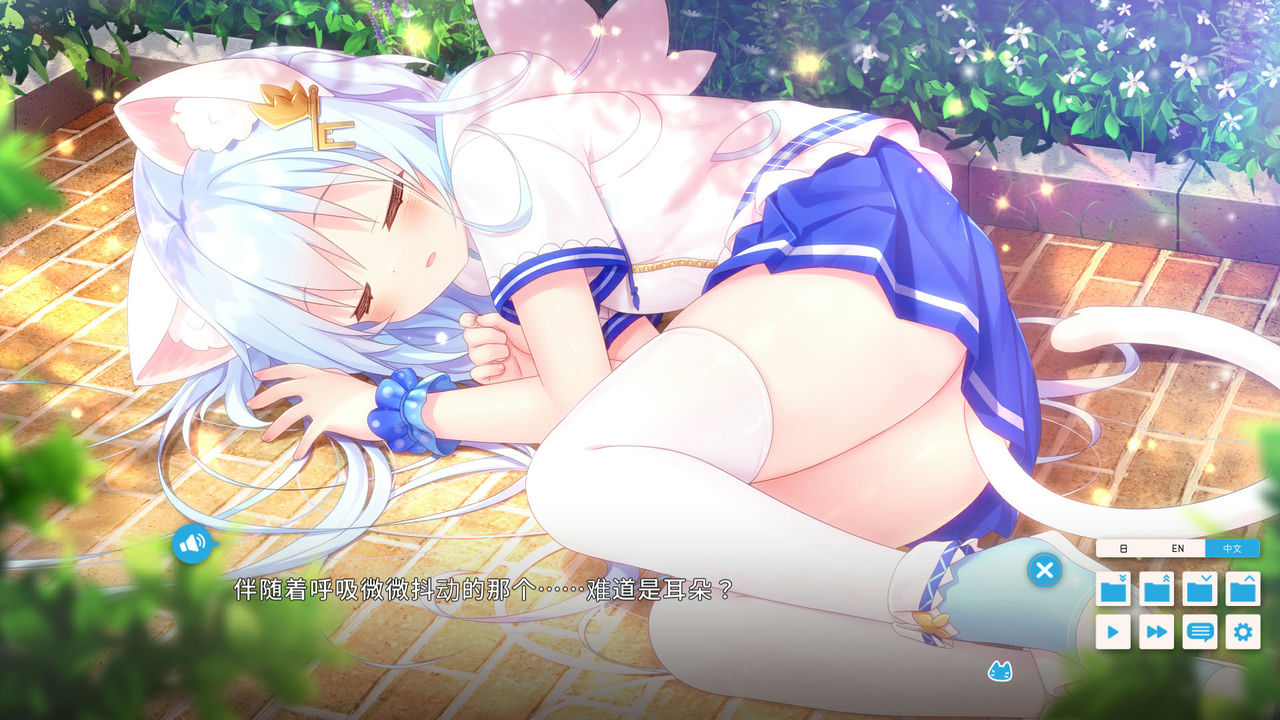The image size is (1280, 720).
Task: Save your current progress
Action: [1199, 589]
